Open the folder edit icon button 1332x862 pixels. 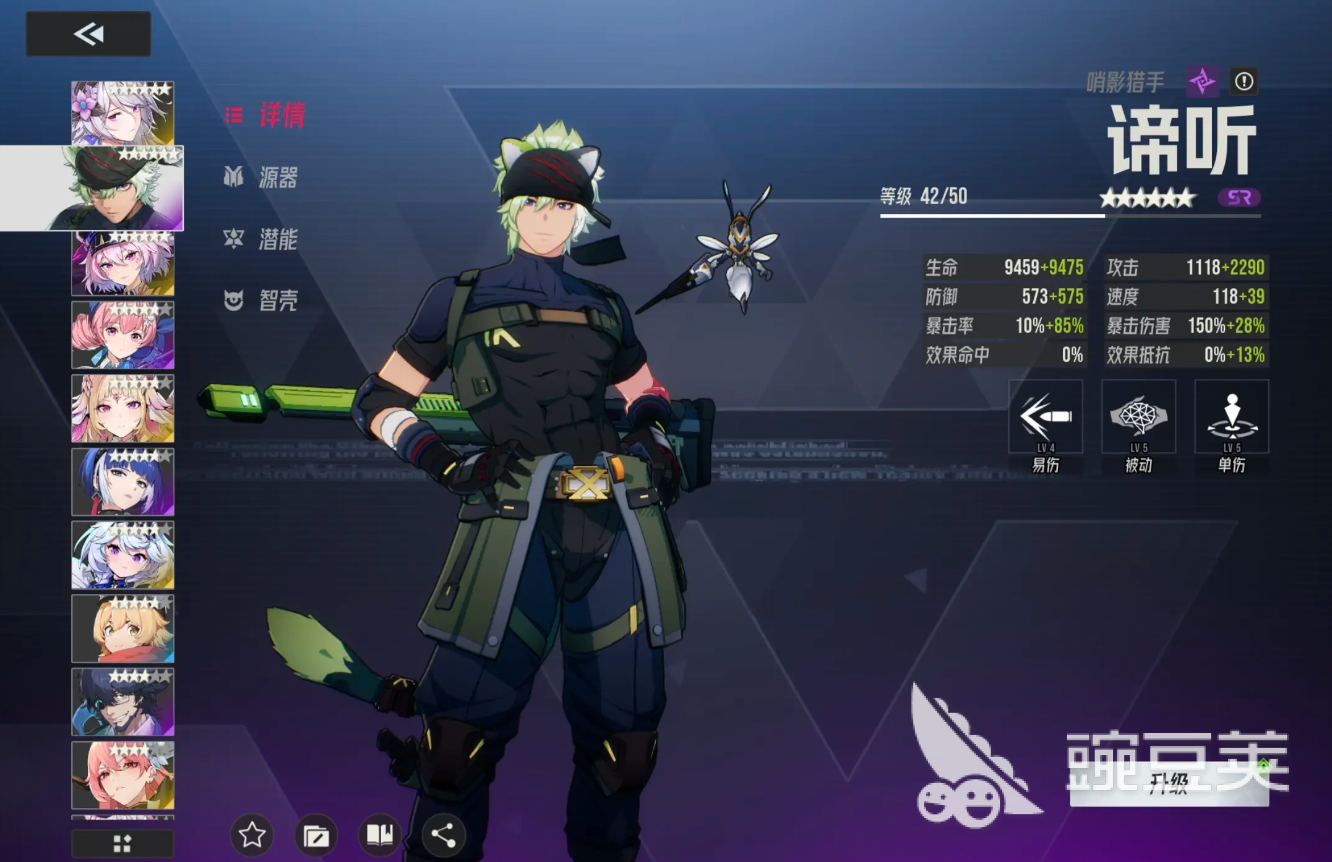tap(316, 835)
